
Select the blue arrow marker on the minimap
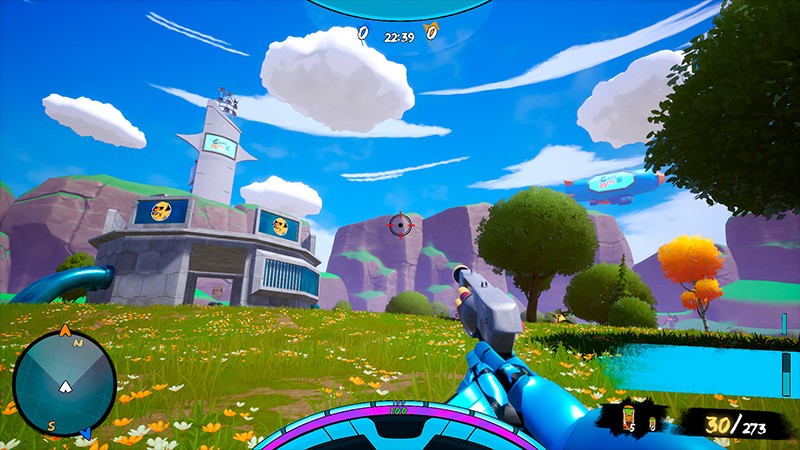(x=86, y=433)
